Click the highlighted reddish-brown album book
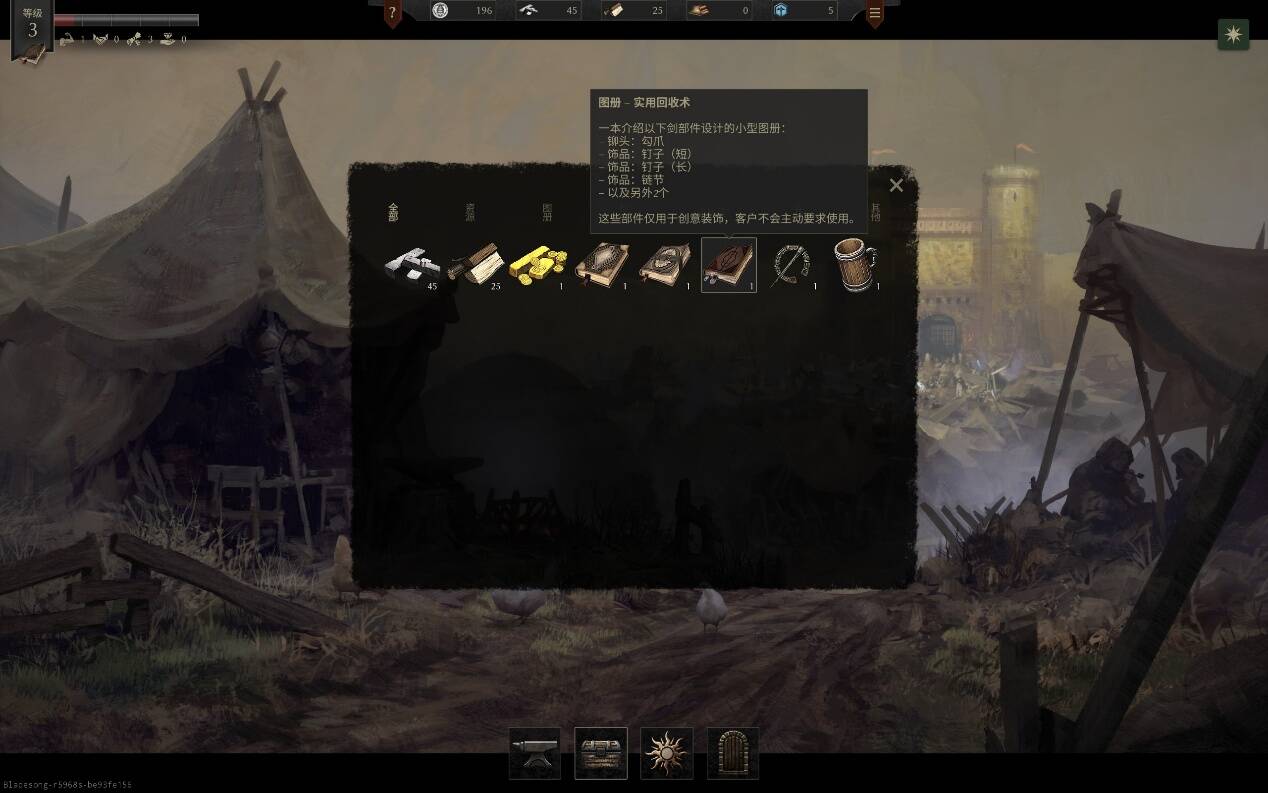 (x=729, y=265)
